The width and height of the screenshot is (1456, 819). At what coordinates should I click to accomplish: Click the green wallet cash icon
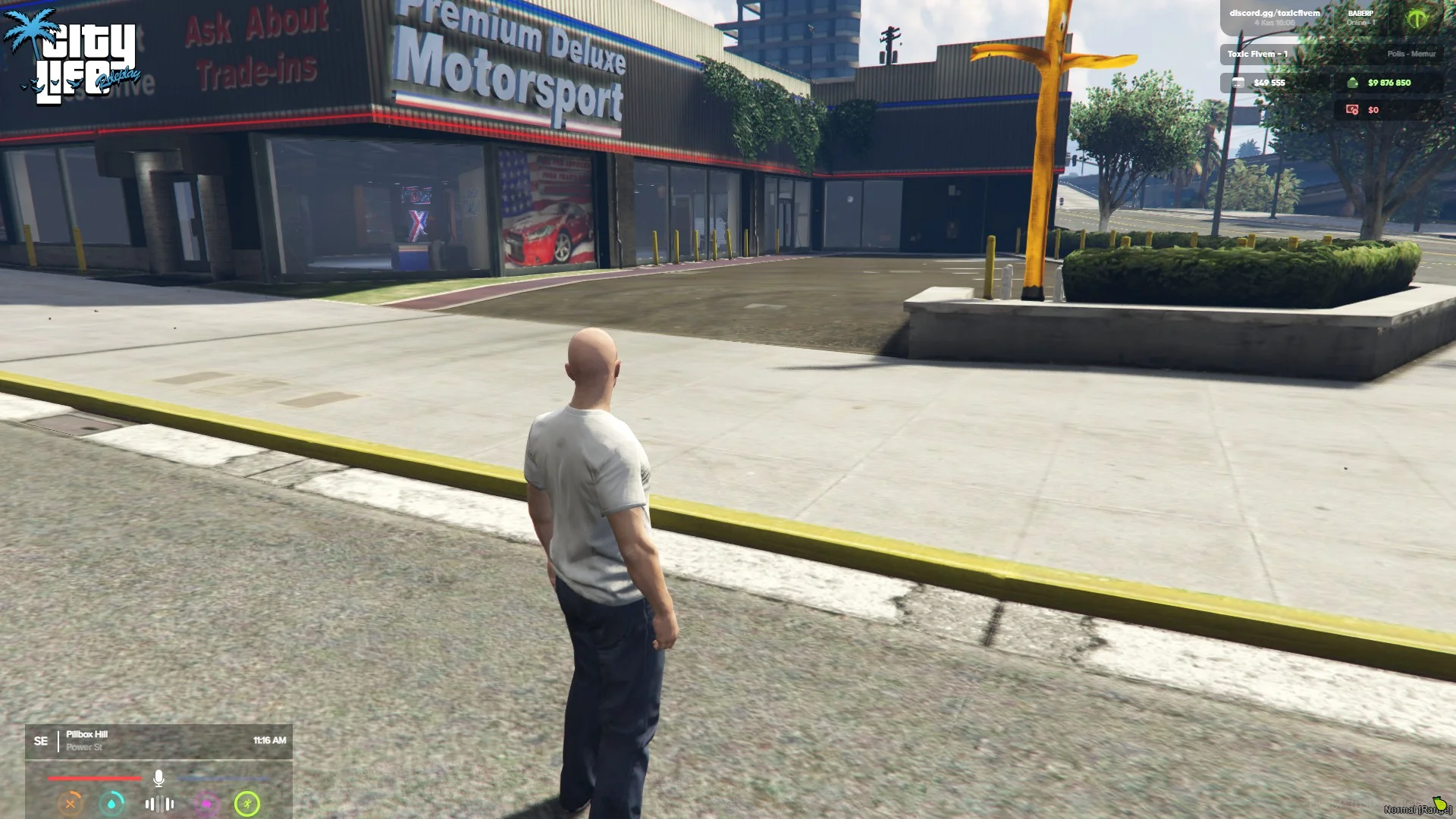coord(1352,83)
